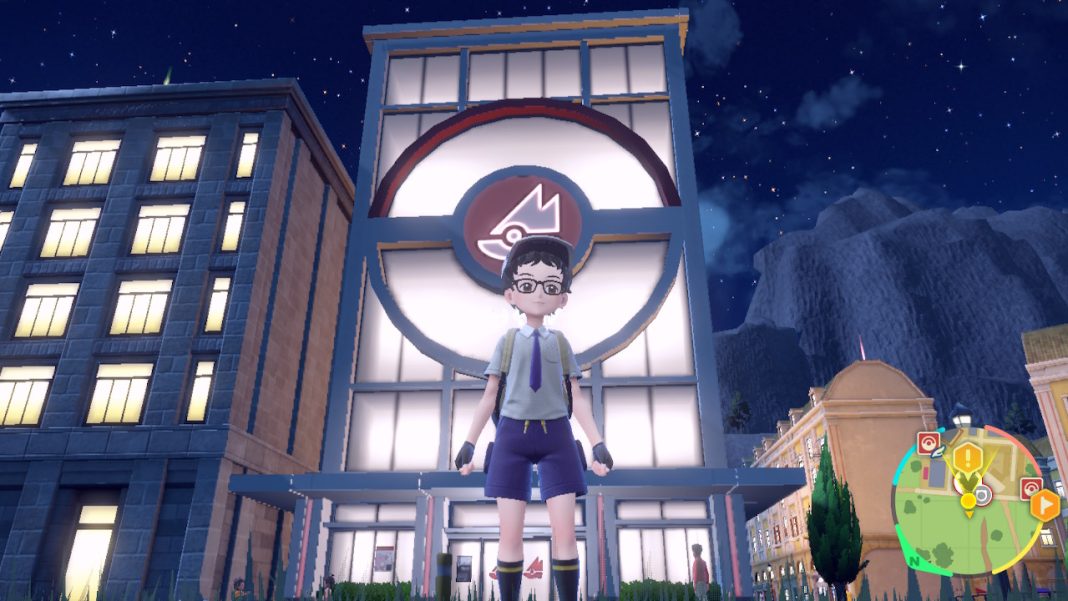Select the Pokémon Center icon beside the feather

(929, 443)
